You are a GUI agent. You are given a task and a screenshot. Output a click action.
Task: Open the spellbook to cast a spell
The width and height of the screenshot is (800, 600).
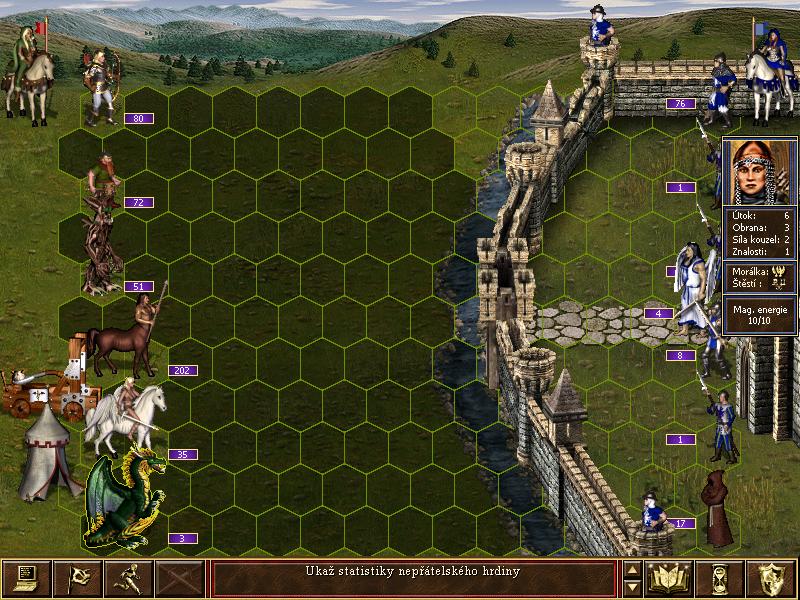(670, 578)
